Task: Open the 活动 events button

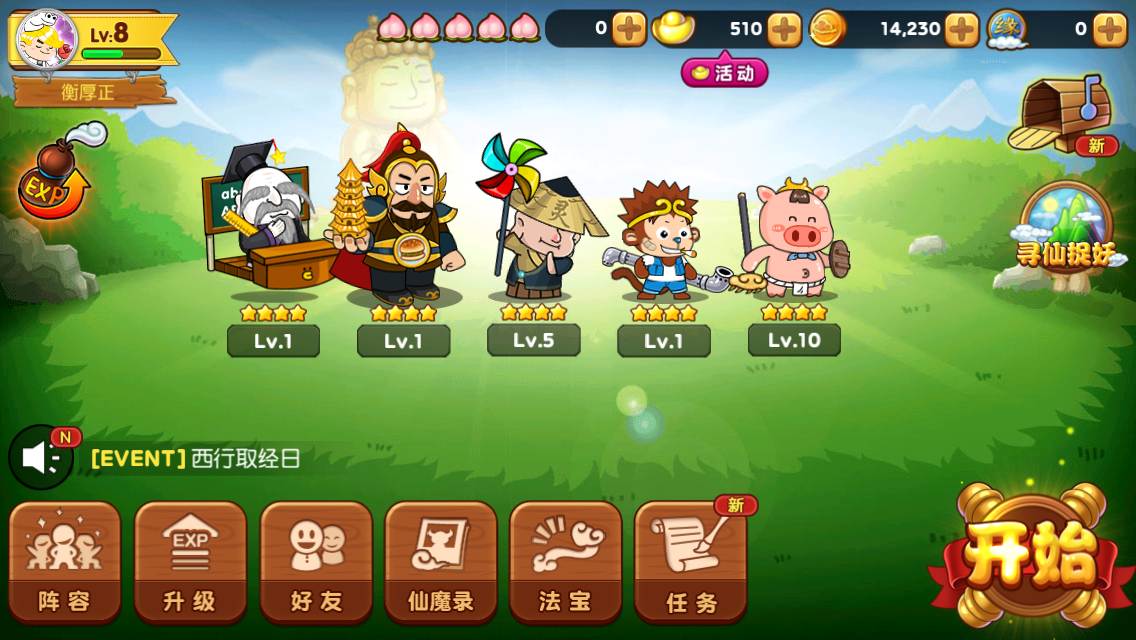Action: click(724, 73)
